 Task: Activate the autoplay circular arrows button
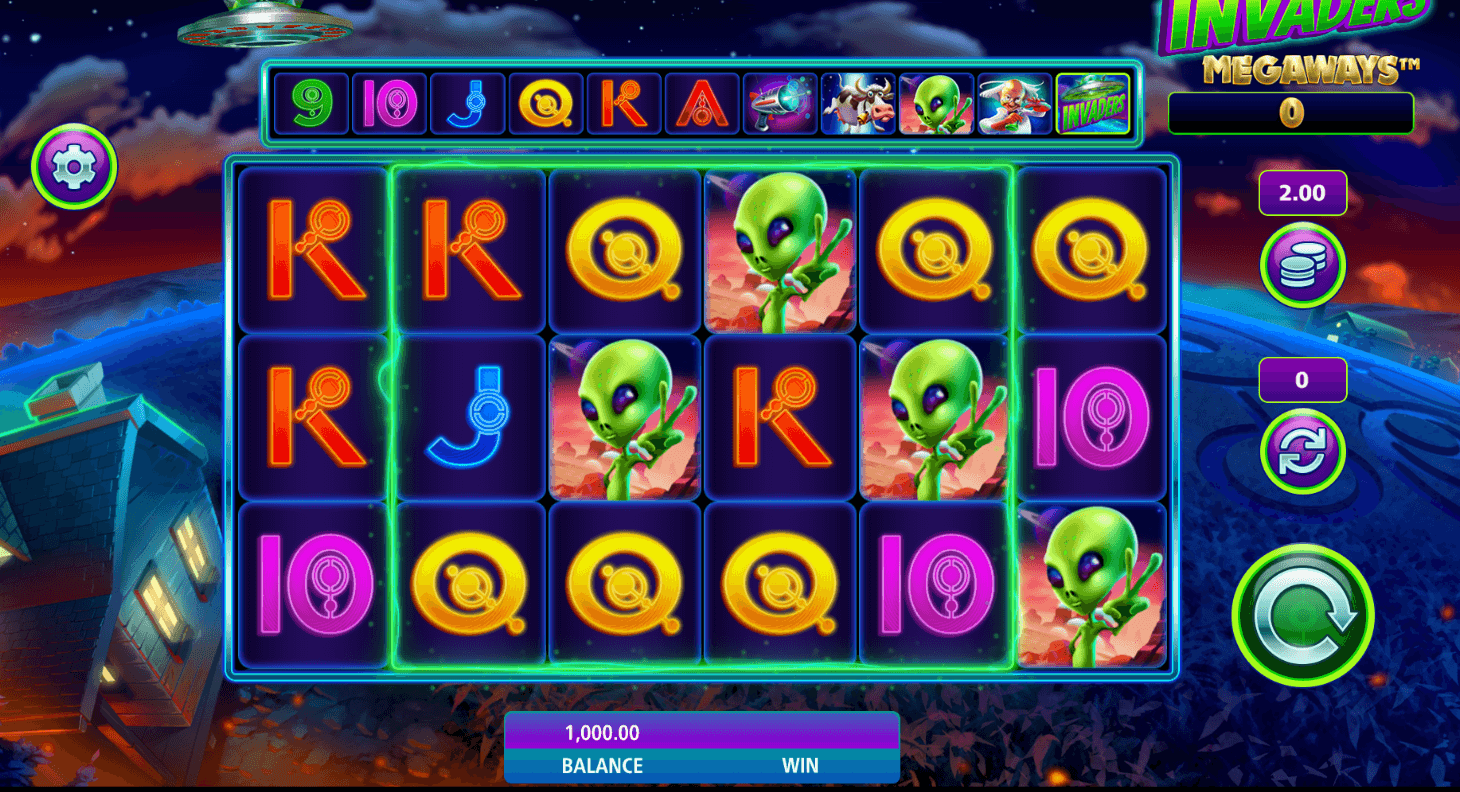pyautogui.click(x=1302, y=451)
